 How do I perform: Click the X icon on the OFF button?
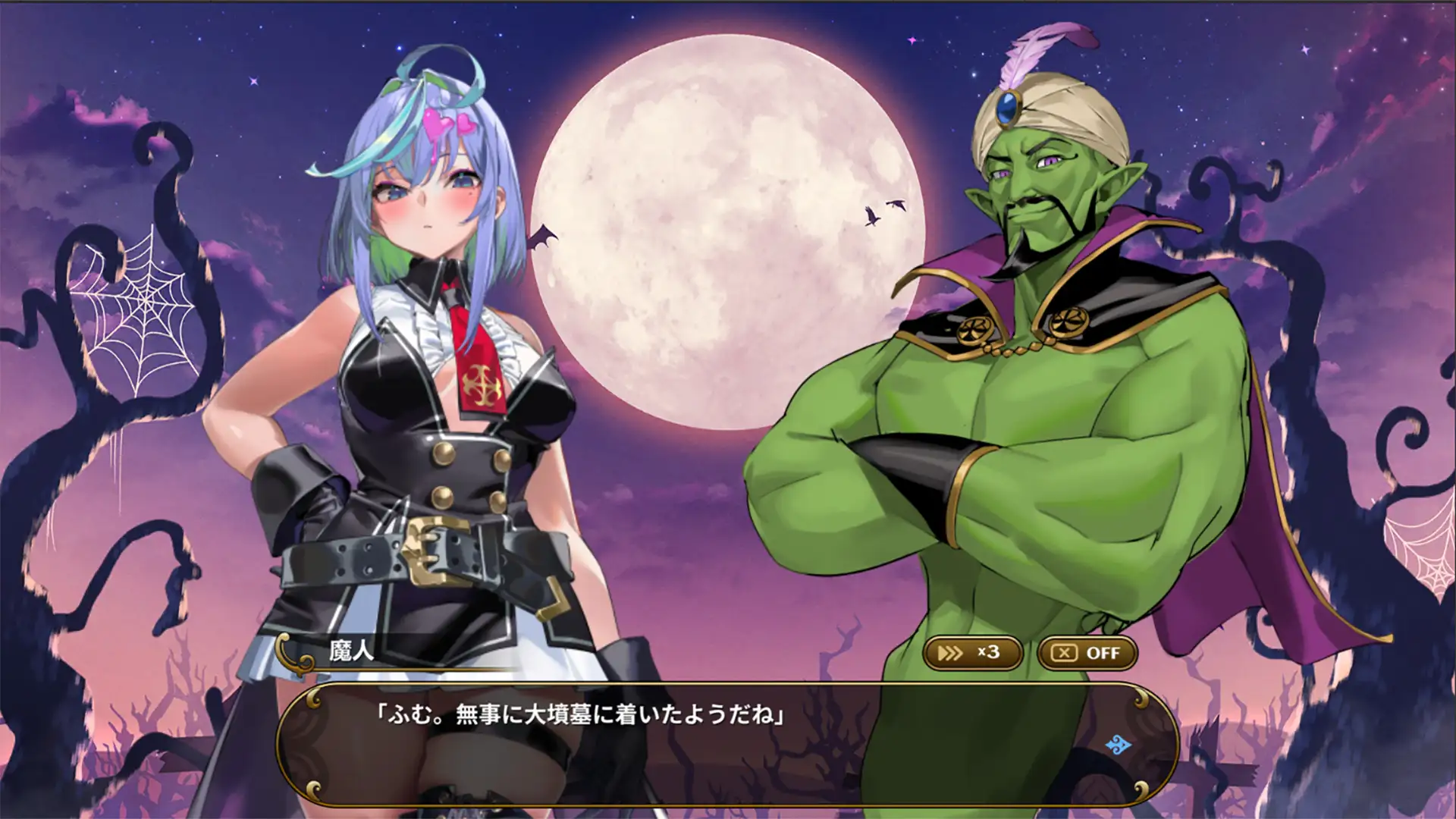point(1065,653)
